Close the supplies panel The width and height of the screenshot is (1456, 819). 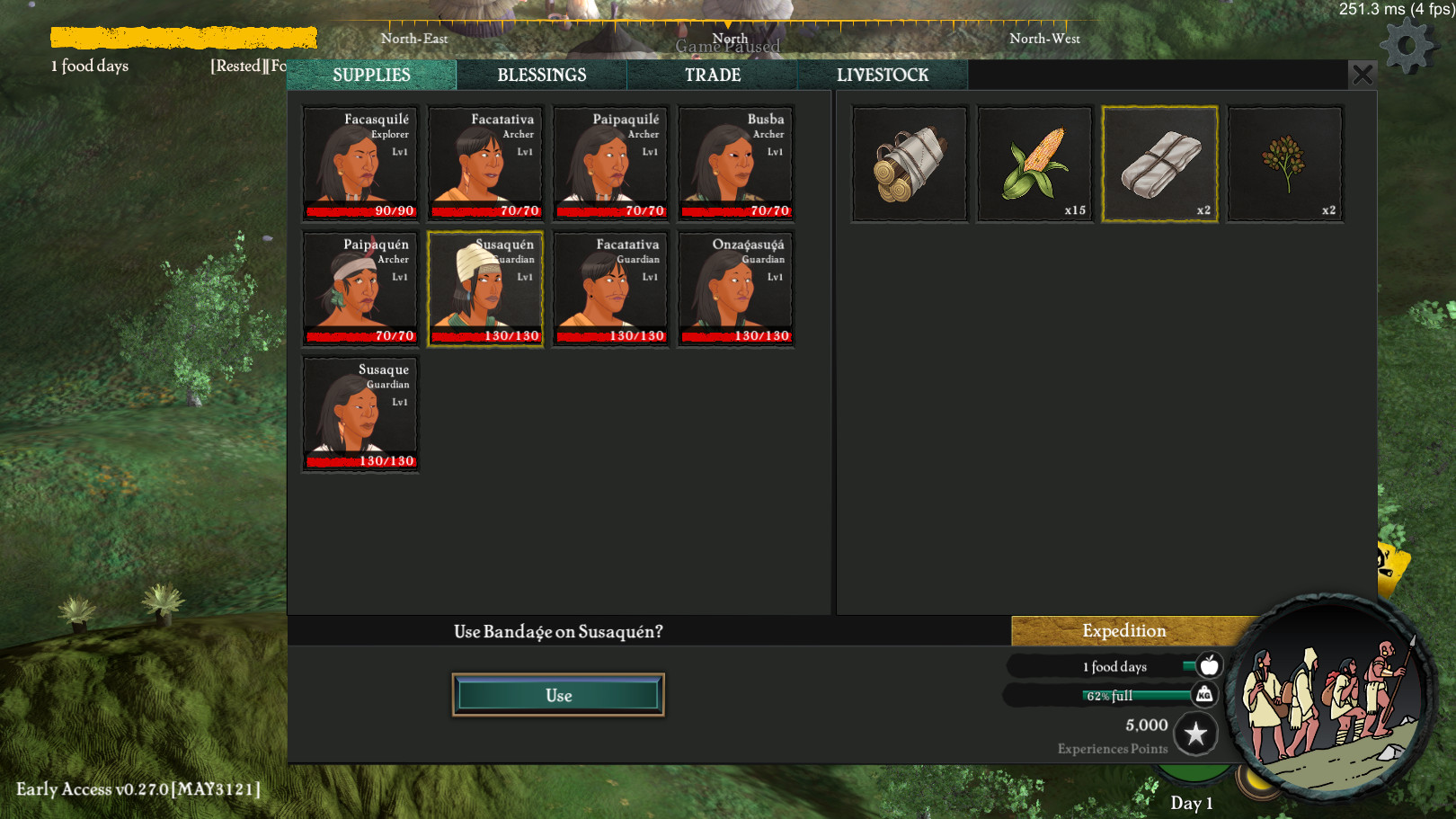(1362, 75)
